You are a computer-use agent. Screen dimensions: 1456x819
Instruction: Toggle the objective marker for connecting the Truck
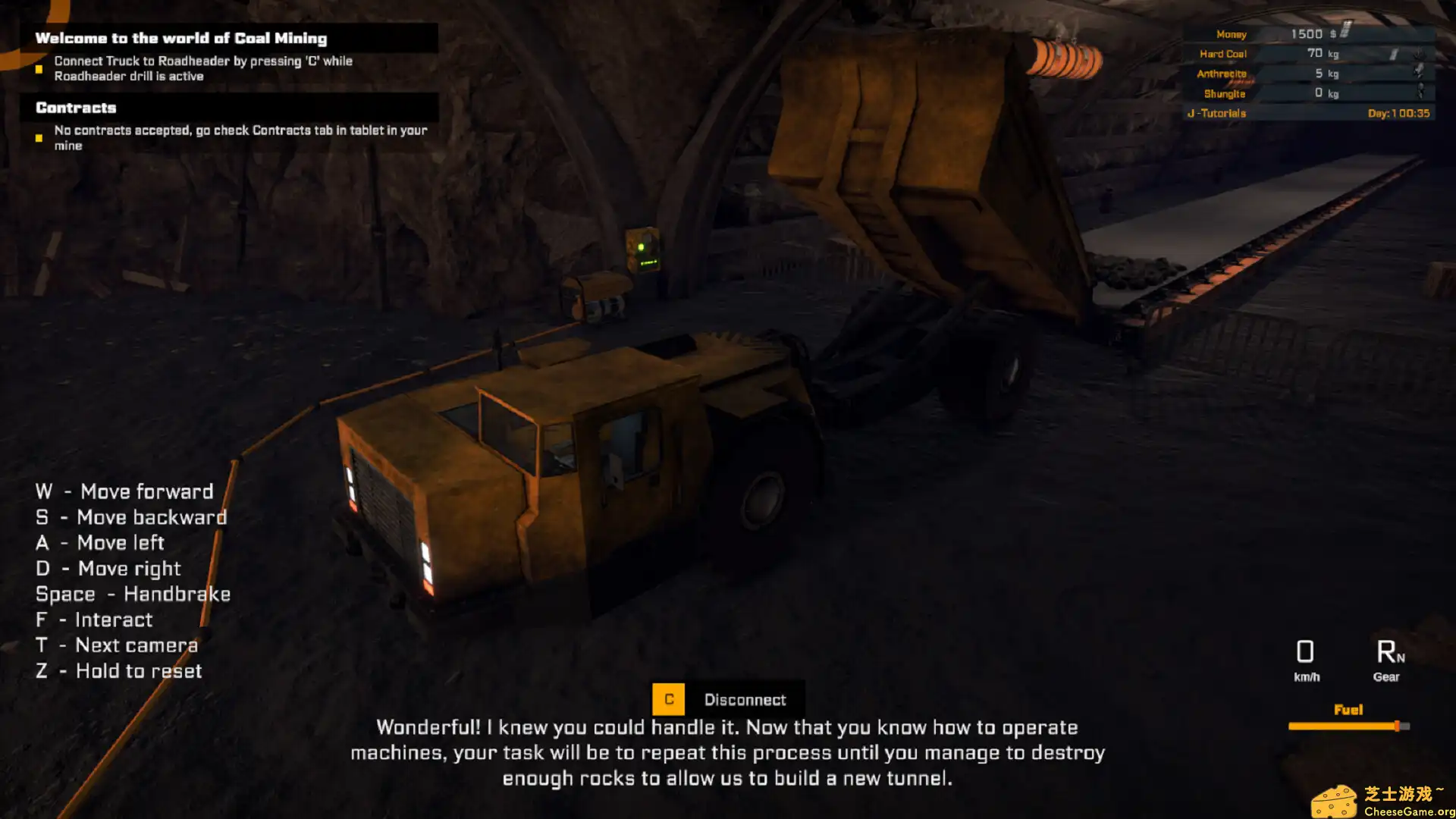[x=39, y=69]
